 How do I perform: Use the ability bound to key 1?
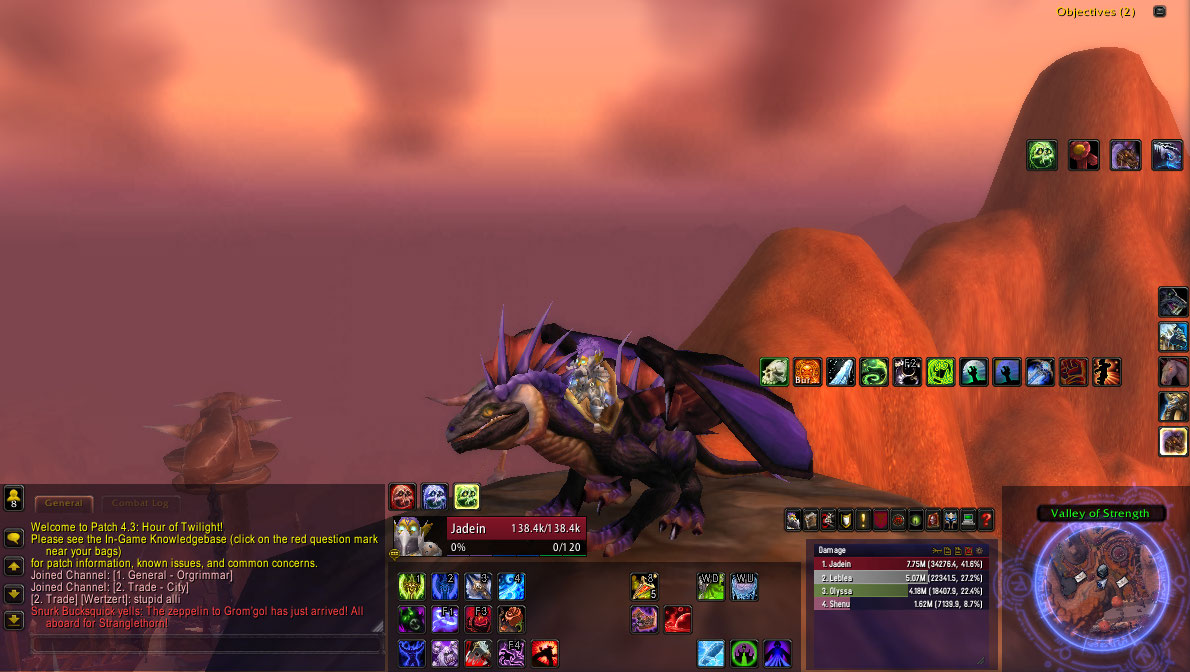tap(412, 586)
